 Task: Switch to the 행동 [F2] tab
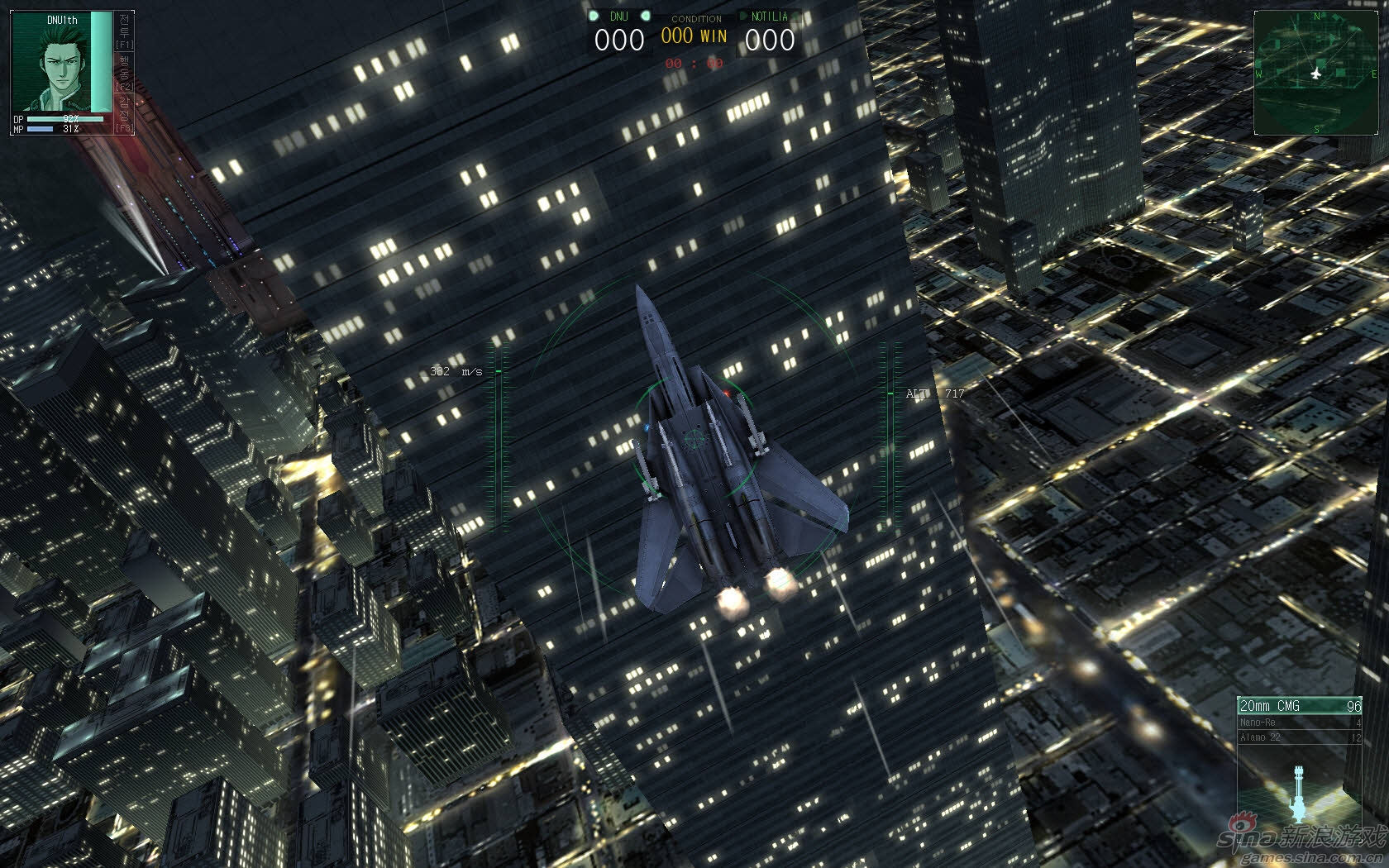click(124, 73)
